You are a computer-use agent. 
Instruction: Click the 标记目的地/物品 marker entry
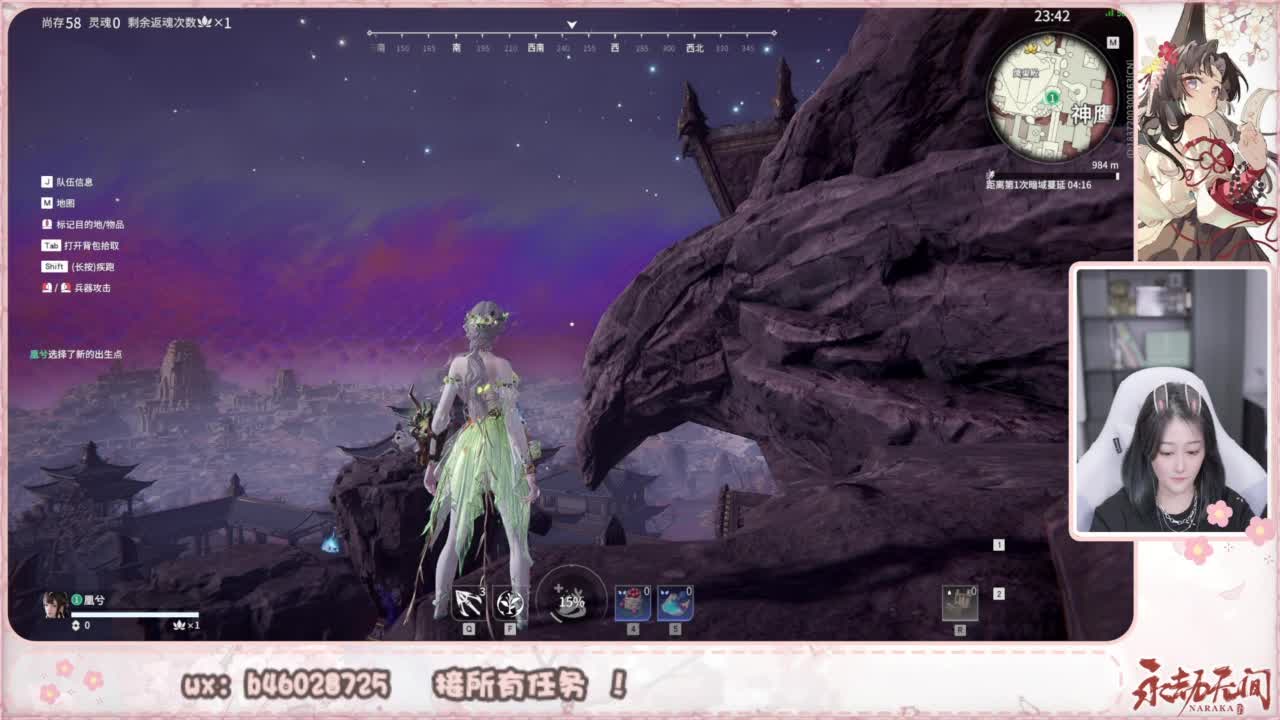(x=85, y=225)
